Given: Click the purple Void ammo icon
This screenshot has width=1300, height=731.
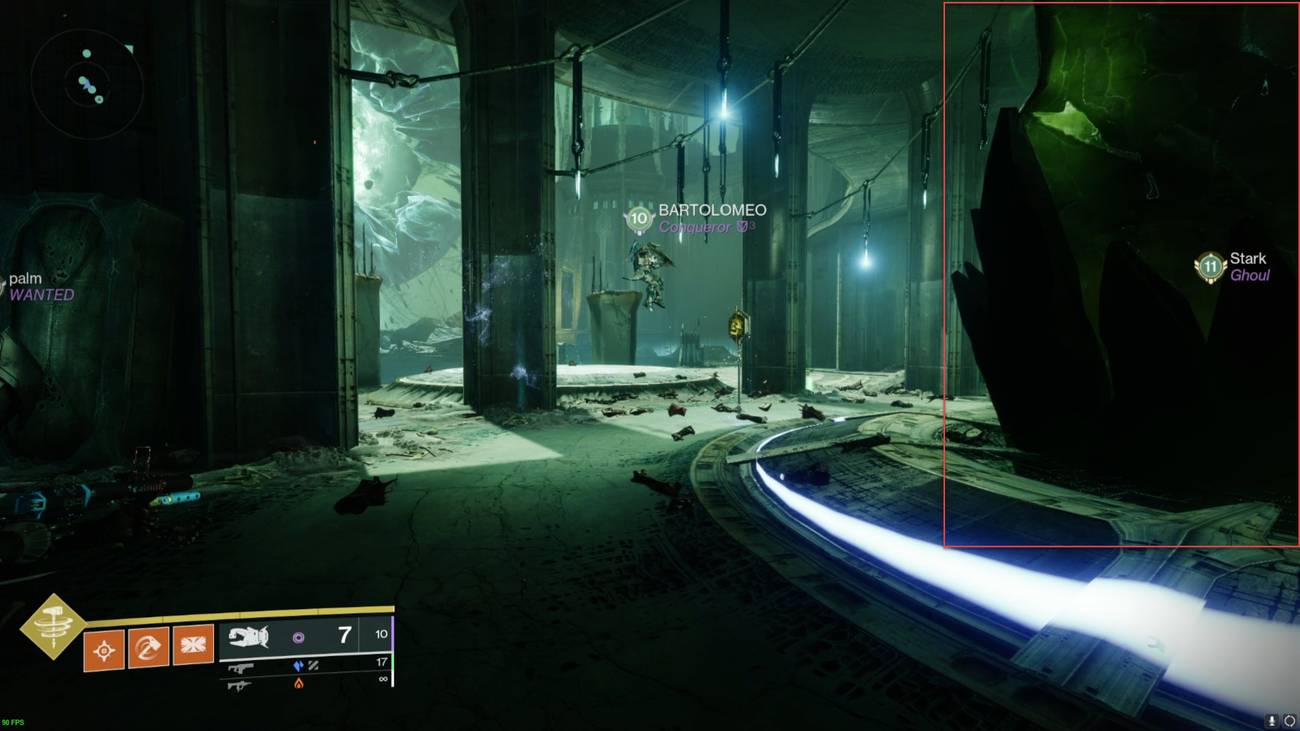Looking at the screenshot, I should 297,639.
